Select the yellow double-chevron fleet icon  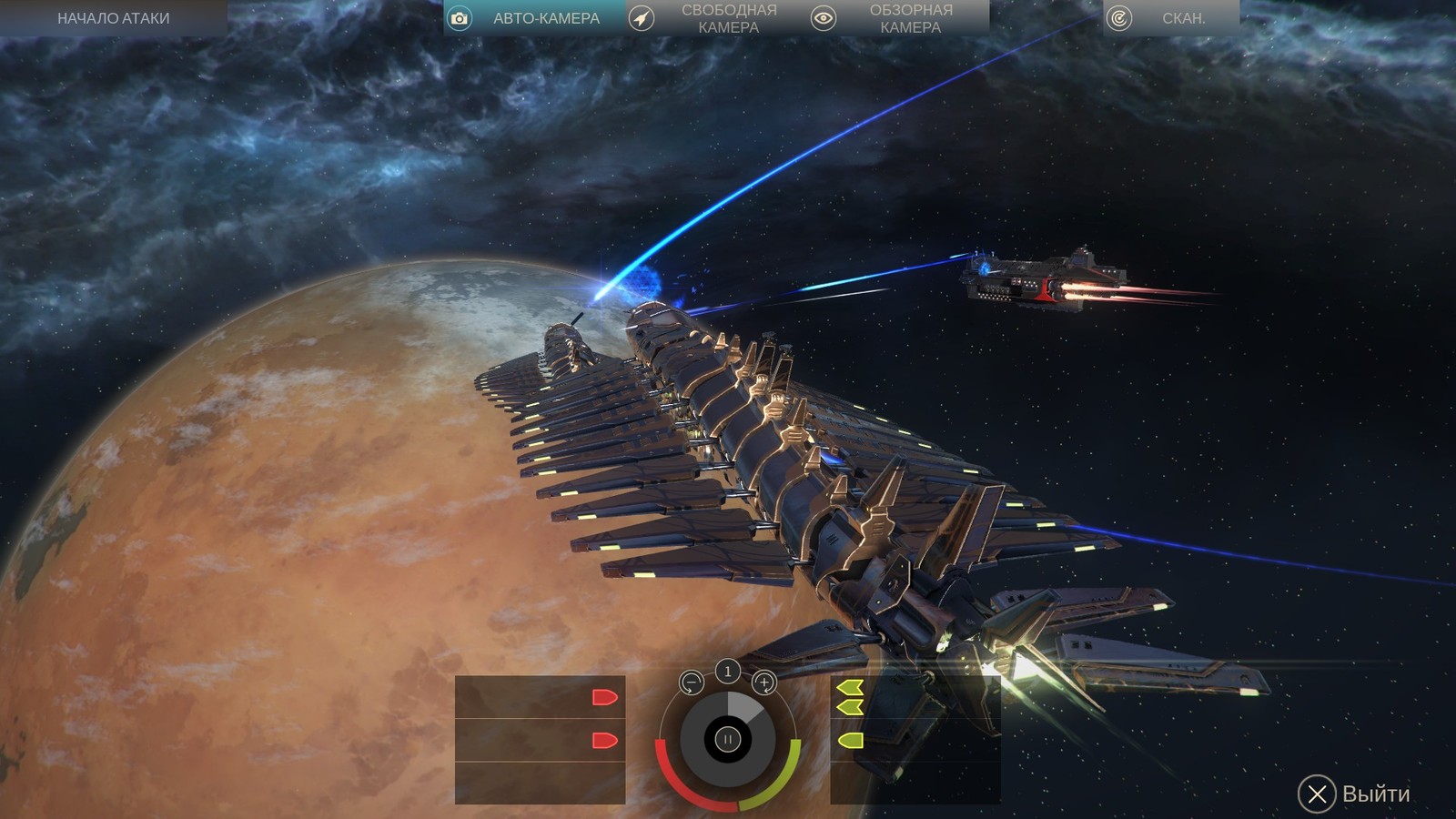850,696
